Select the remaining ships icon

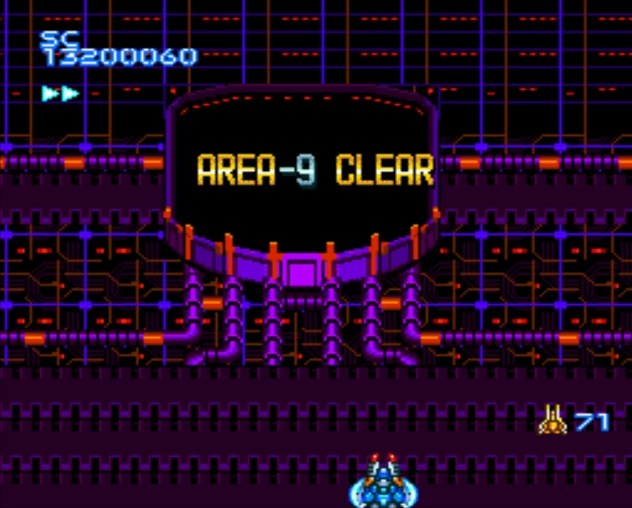[552, 420]
